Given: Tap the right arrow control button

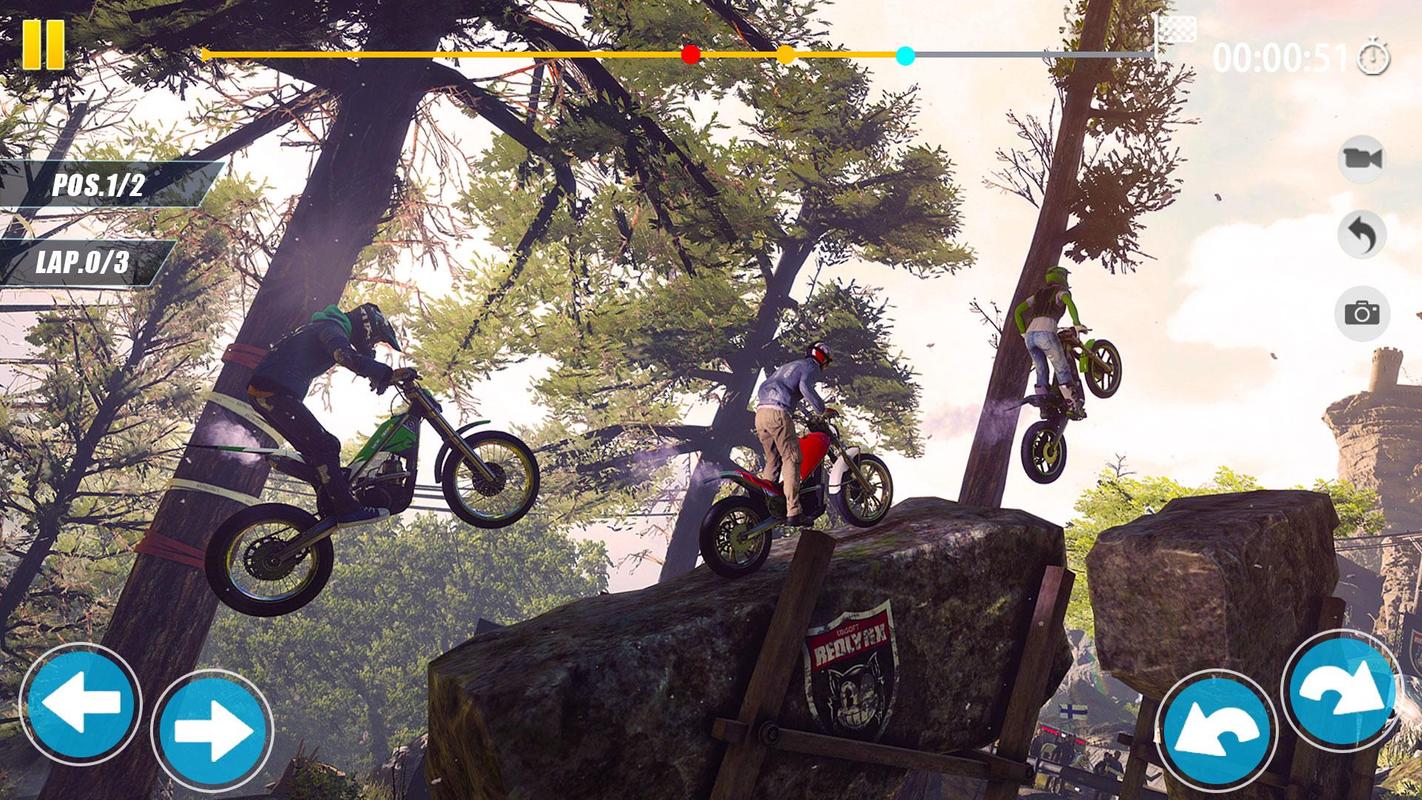Looking at the screenshot, I should 212,730.
